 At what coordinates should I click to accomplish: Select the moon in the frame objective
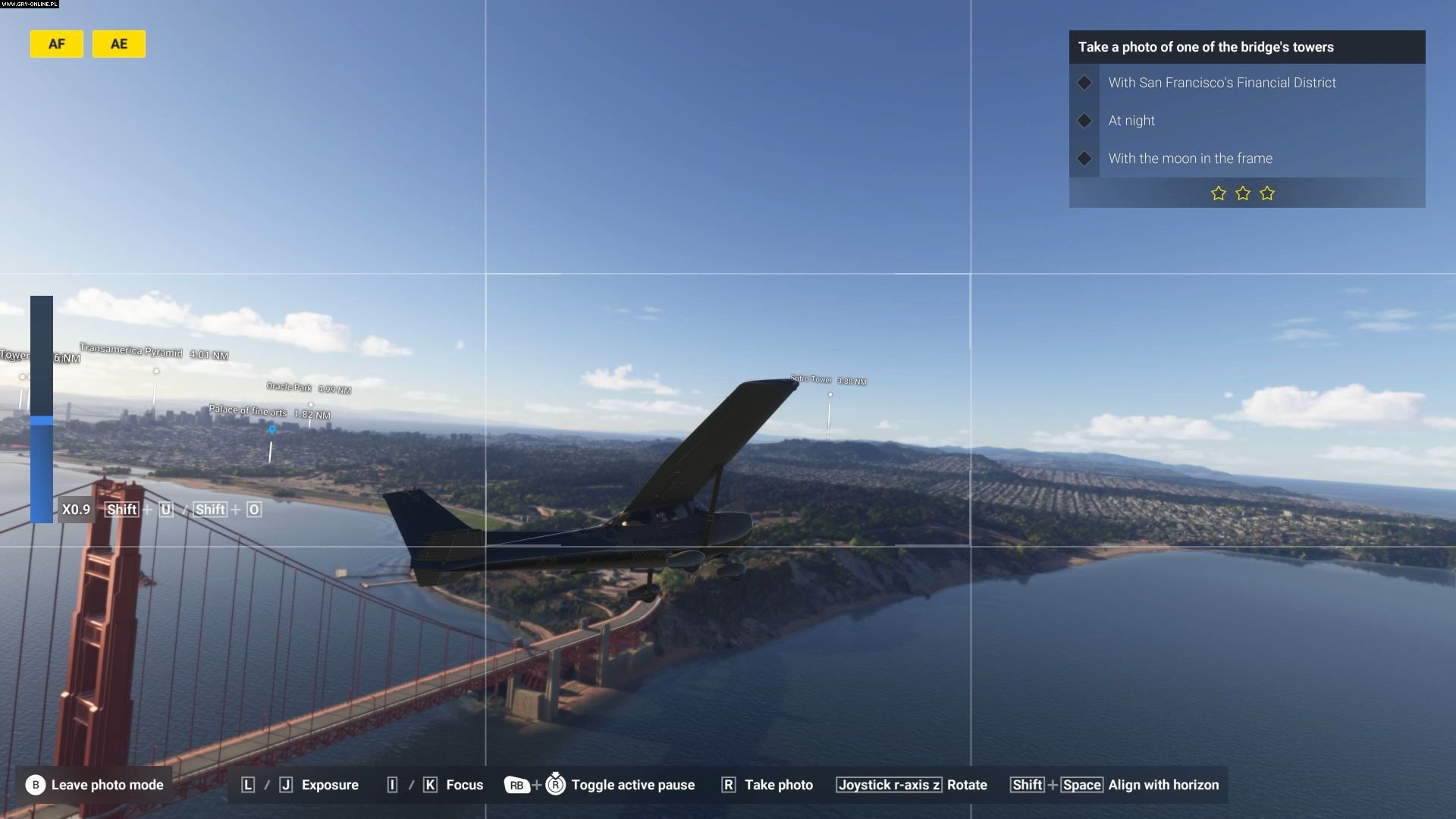(1190, 158)
